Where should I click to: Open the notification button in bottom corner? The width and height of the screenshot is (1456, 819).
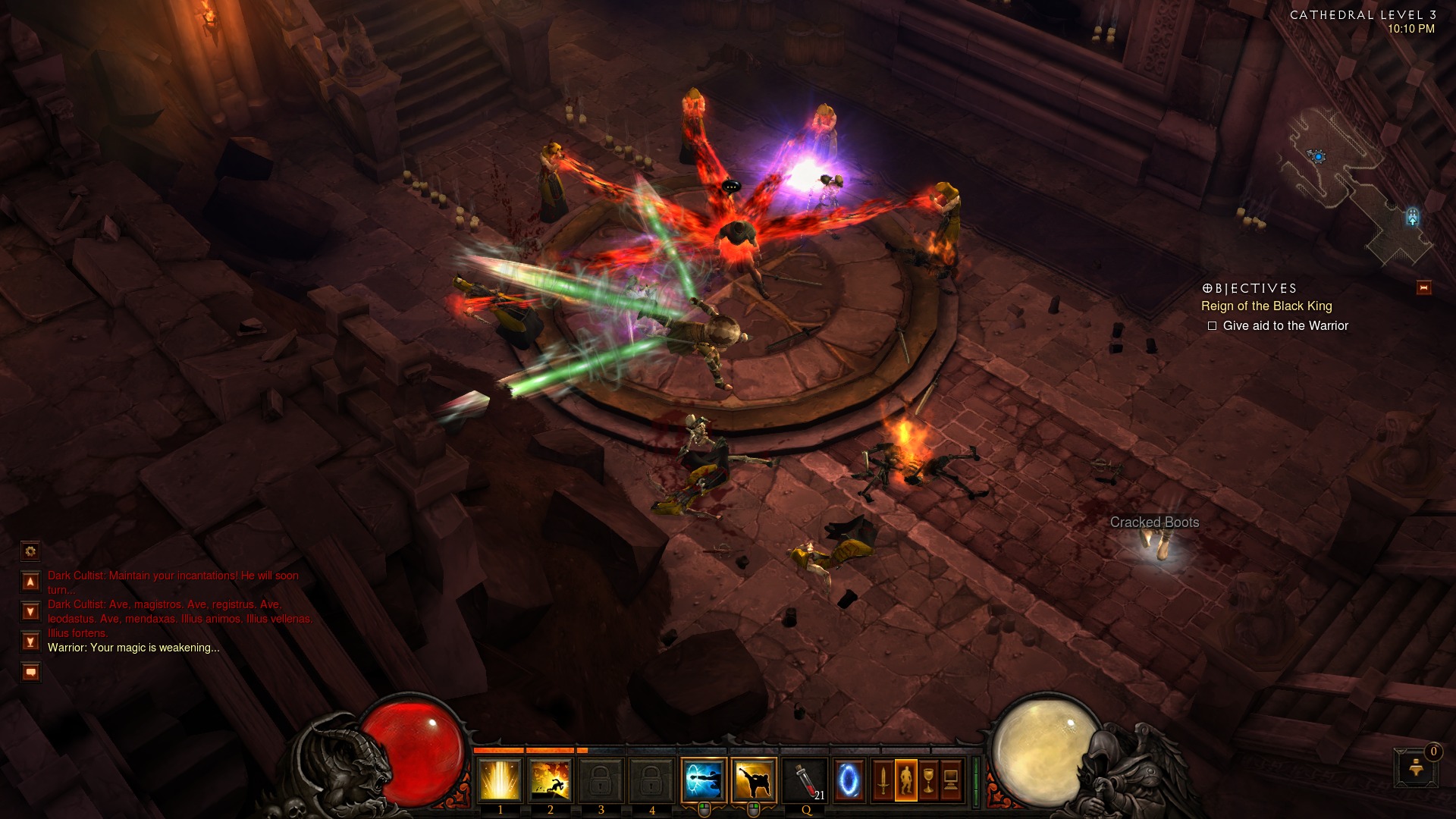(1415, 768)
